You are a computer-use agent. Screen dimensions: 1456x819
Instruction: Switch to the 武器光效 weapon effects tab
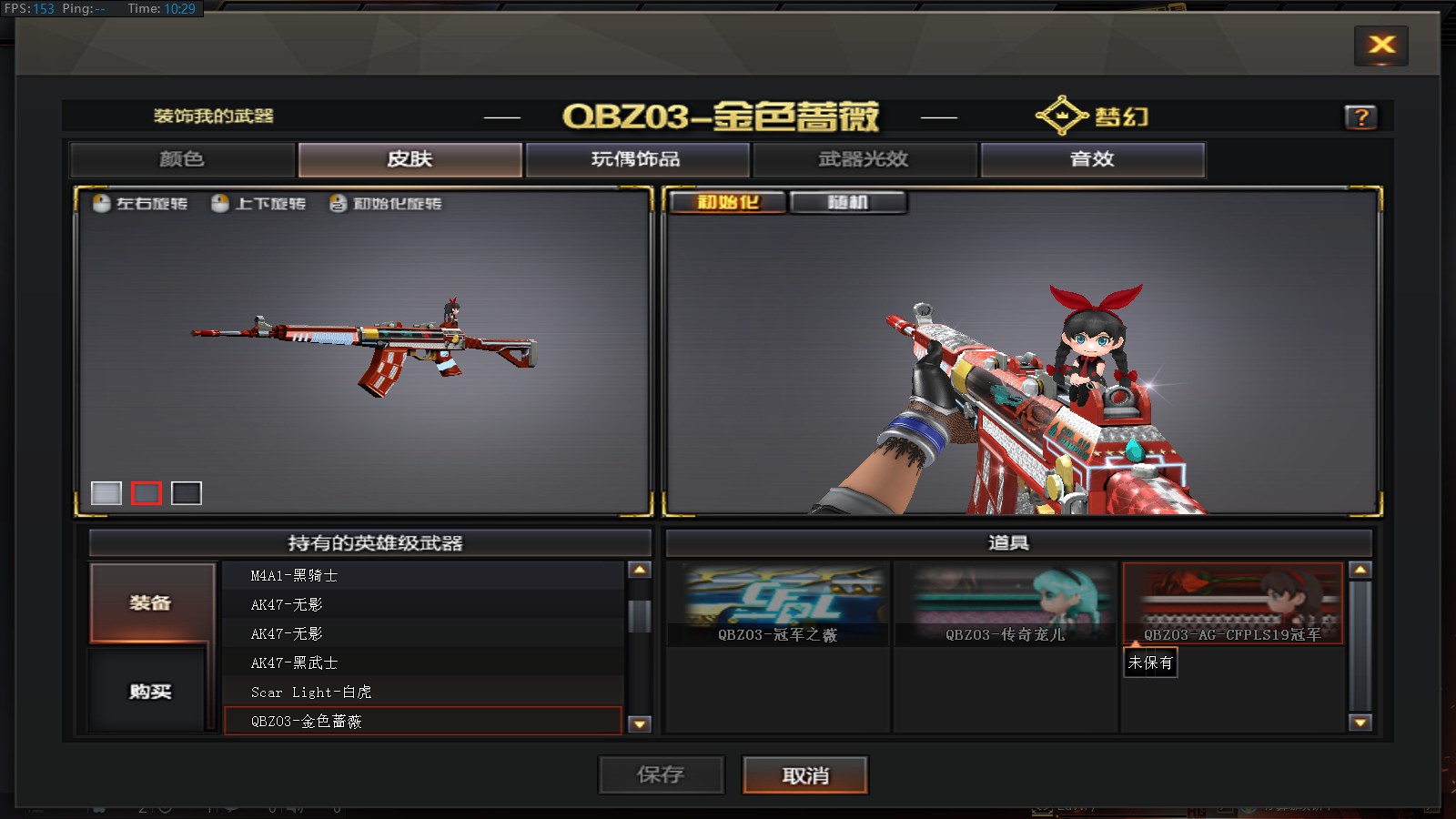coord(864,159)
